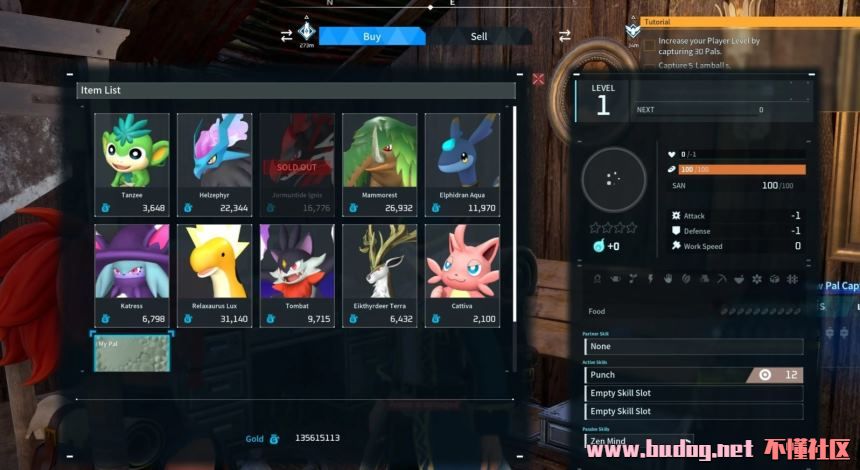Click the Partner Skill None field
Image resolution: width=860 pixels, height=470 pixels.
tap(693, 347)
